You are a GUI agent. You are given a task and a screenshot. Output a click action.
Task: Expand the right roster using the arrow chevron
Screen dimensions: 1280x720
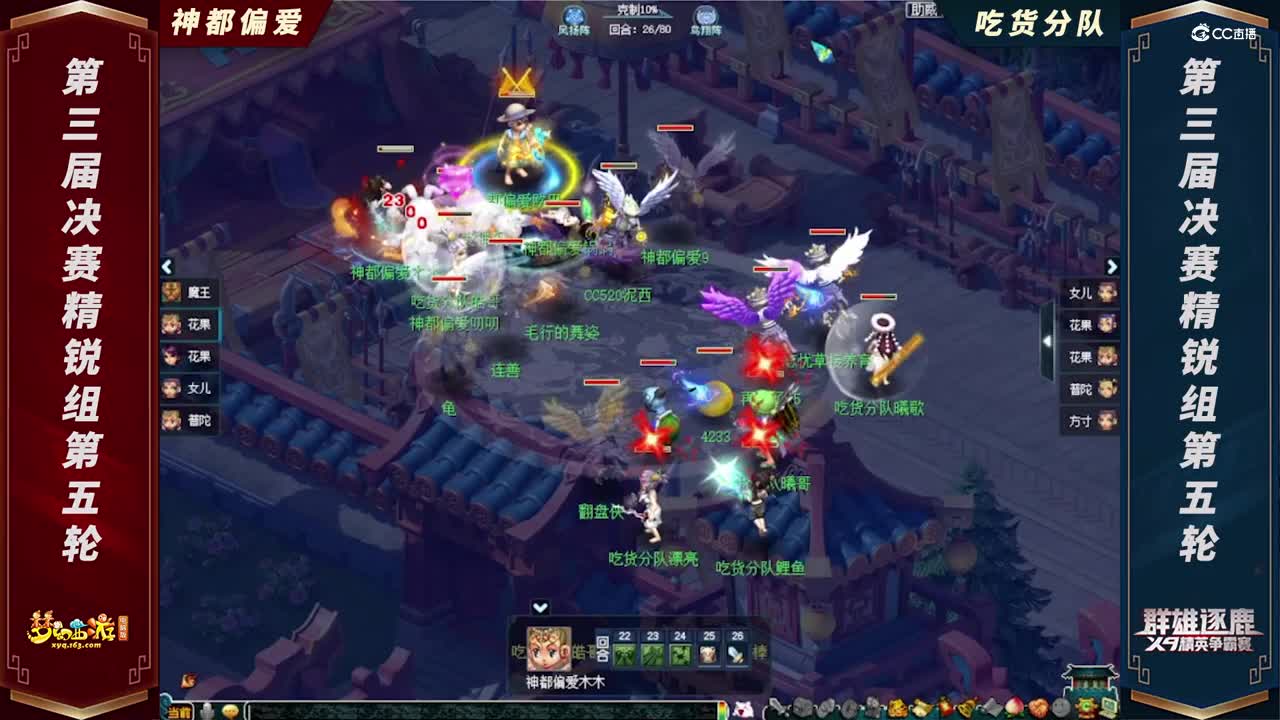(x=1113, y=267)
